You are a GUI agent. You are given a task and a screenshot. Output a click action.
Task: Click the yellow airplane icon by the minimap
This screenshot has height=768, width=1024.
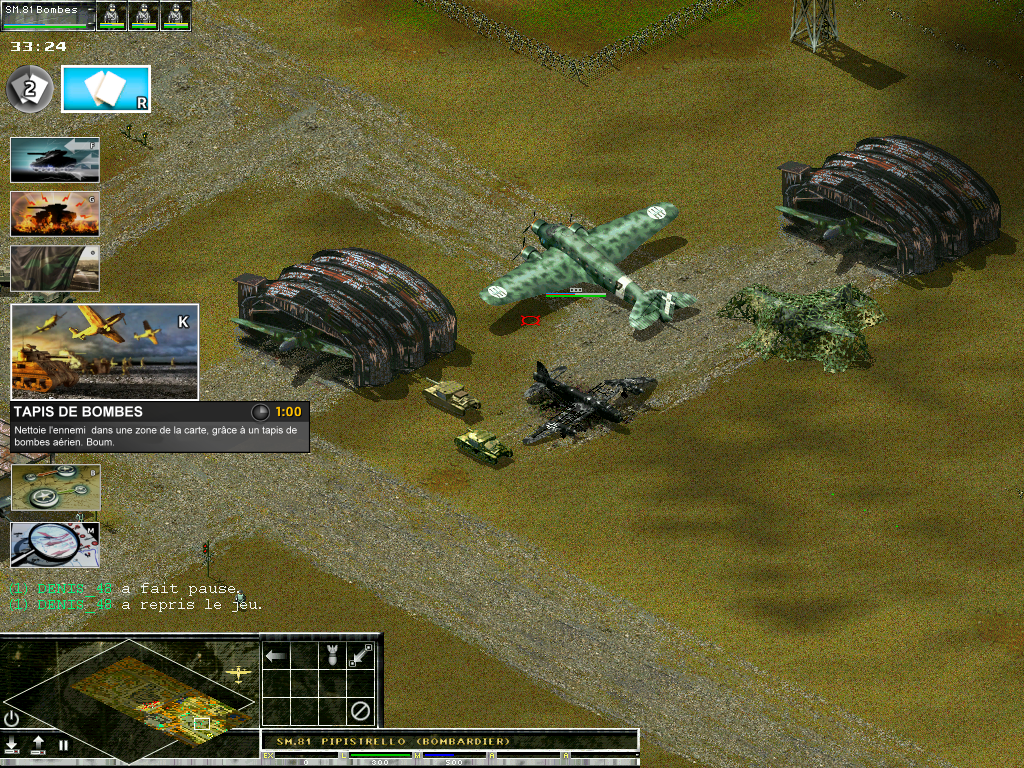coord(238,673)
